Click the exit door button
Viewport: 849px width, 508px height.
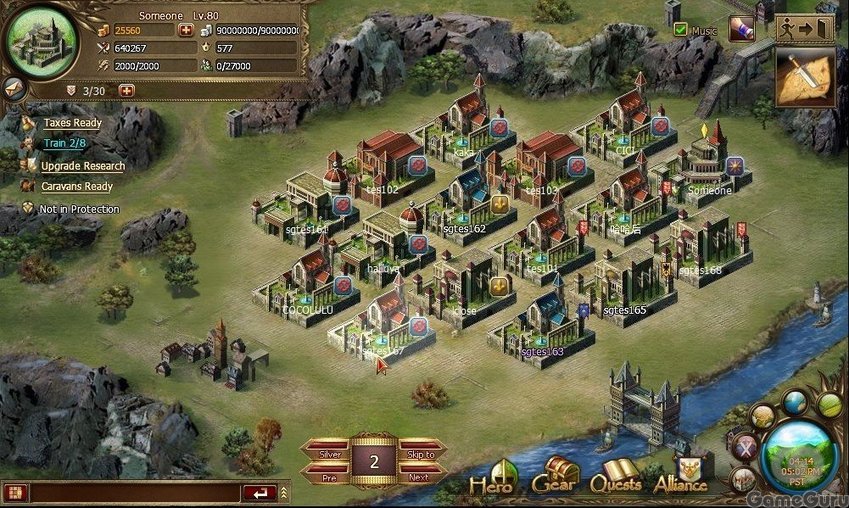coord(805,29)
